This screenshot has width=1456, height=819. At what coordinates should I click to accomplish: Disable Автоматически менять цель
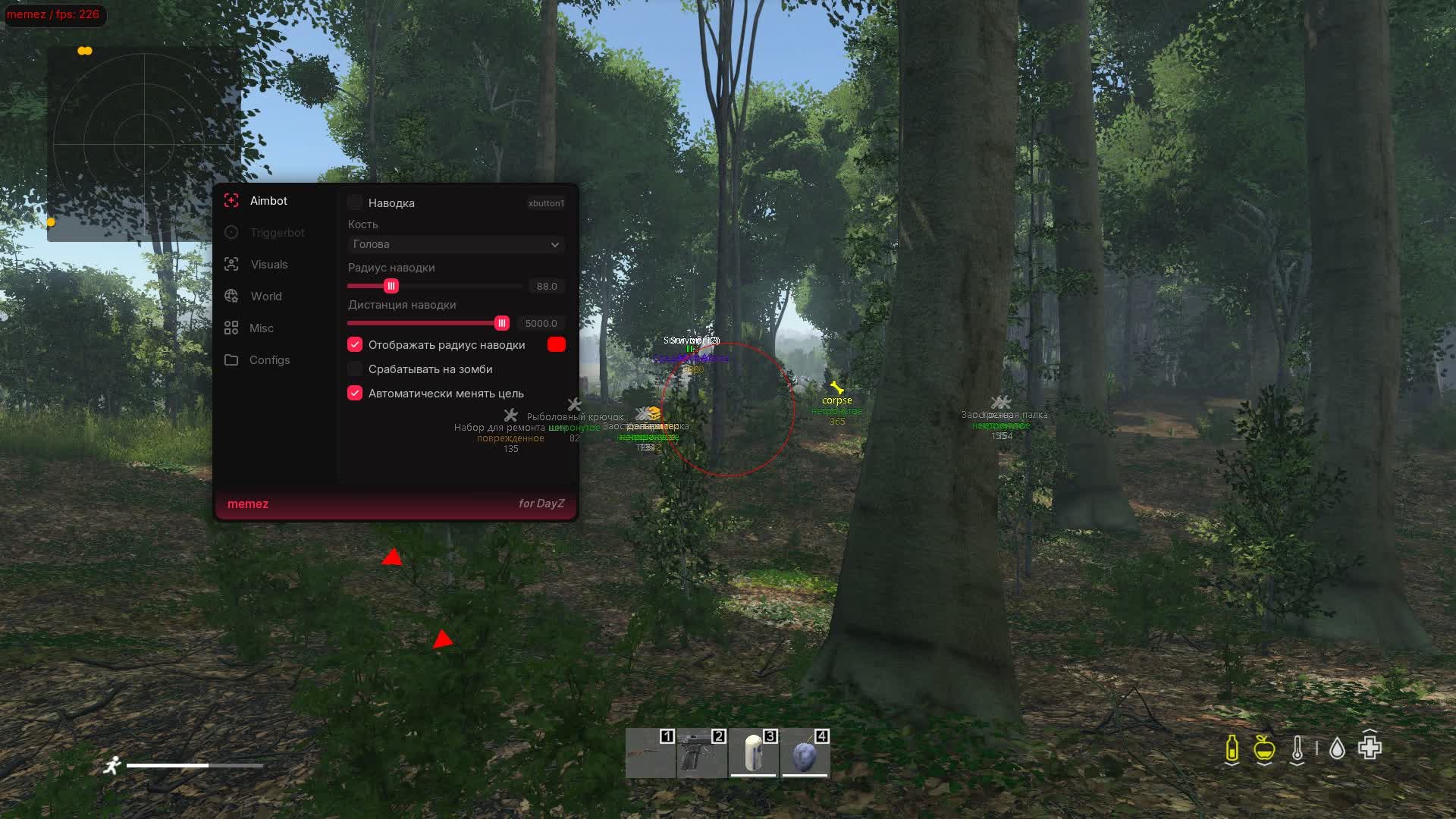click(x=355, y=393)
